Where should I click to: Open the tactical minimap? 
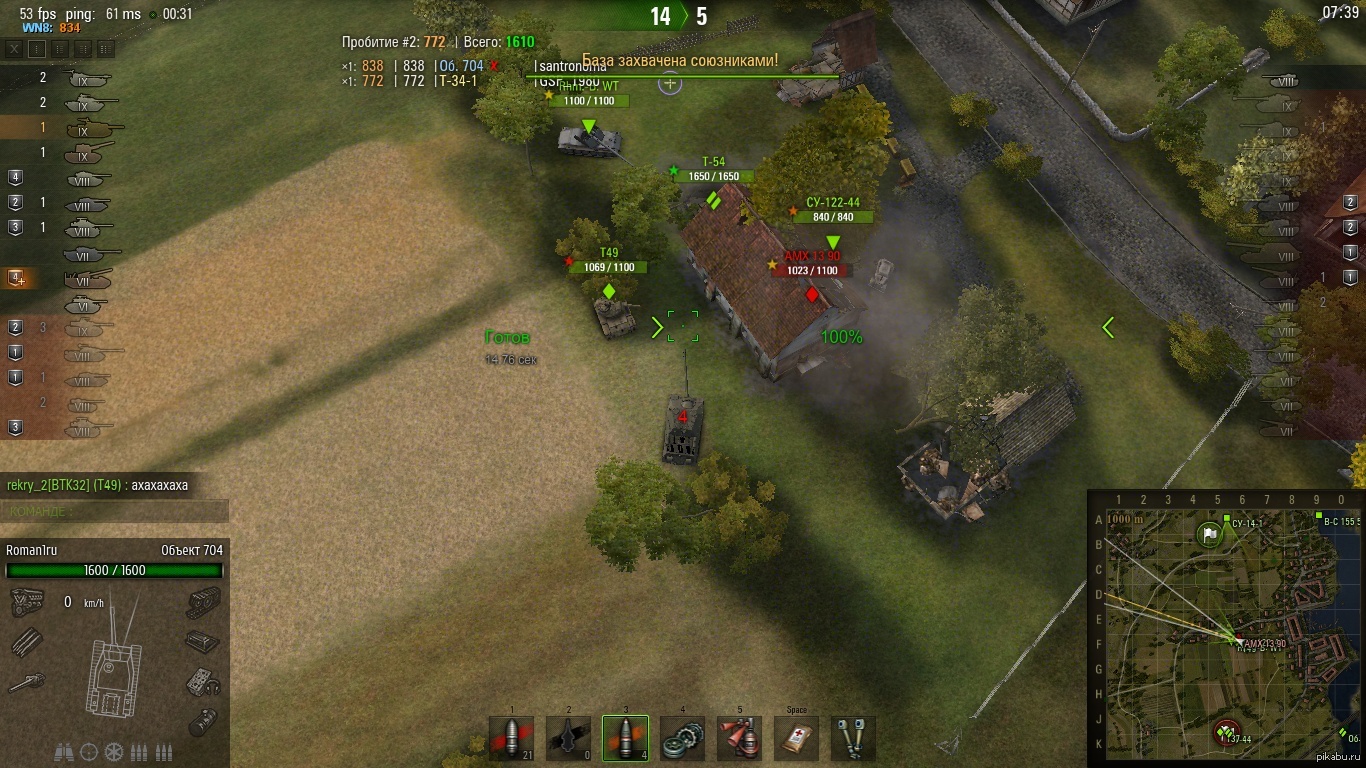click(1225, 629)
